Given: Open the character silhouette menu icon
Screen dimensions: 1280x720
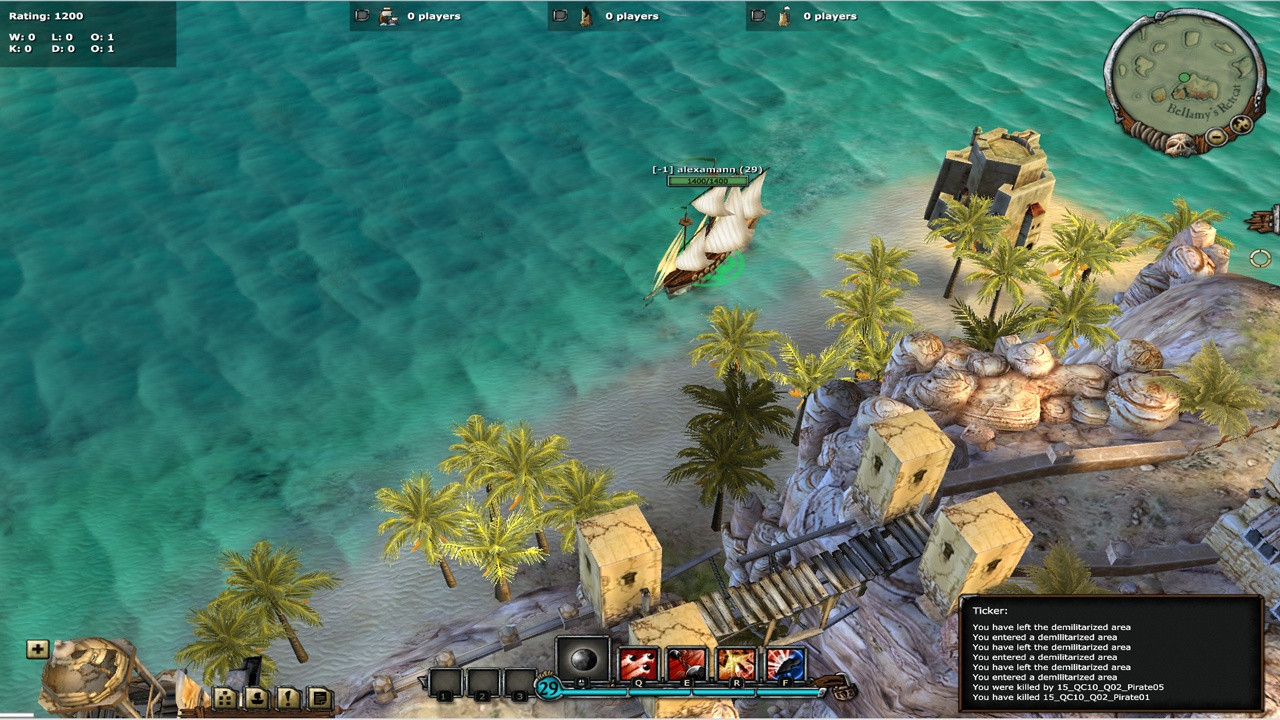Looking at the screenshot, I should 257,698.
